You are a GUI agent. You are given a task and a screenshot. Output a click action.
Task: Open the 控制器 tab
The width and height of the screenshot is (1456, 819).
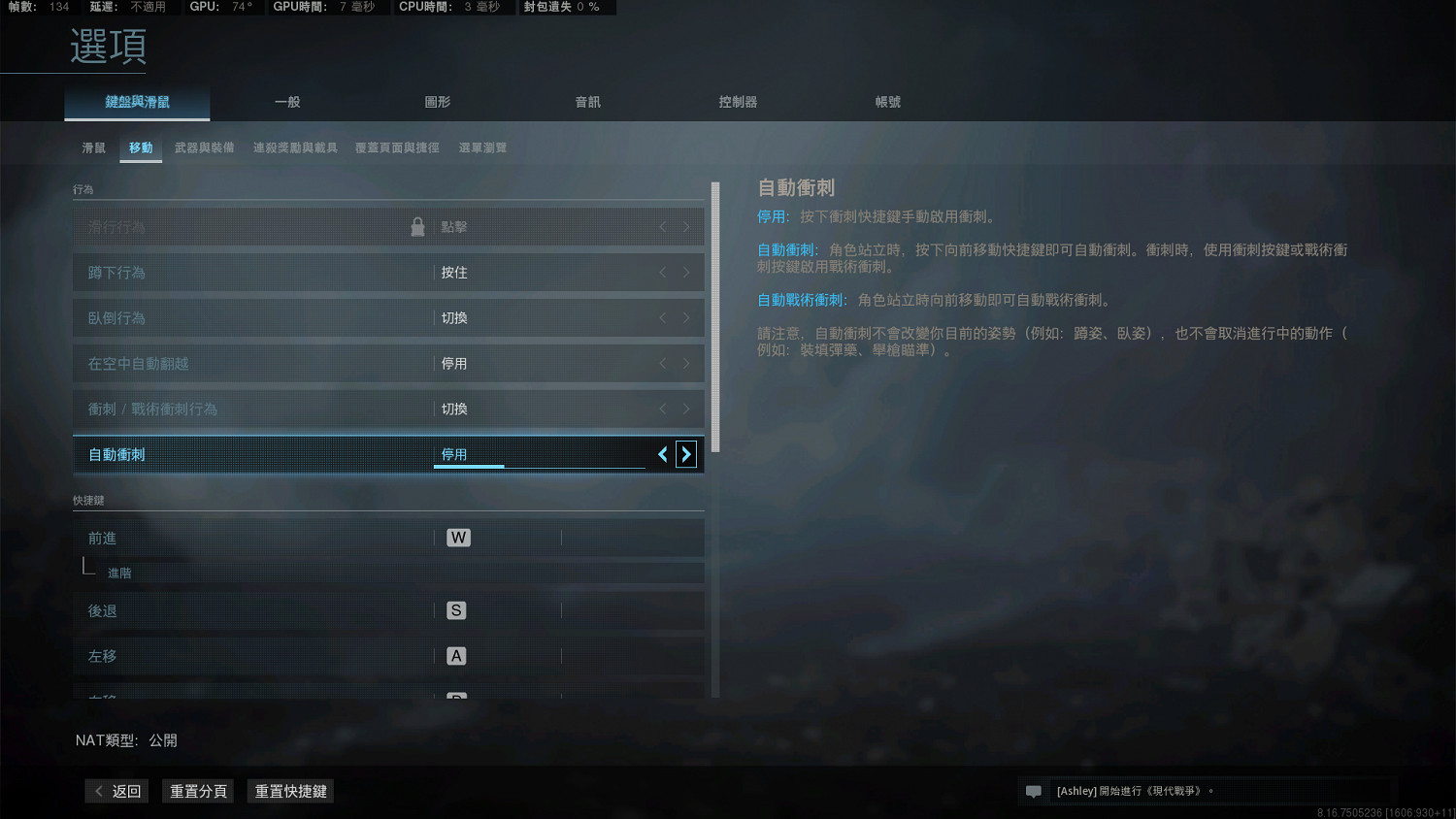tap(738, 101)
